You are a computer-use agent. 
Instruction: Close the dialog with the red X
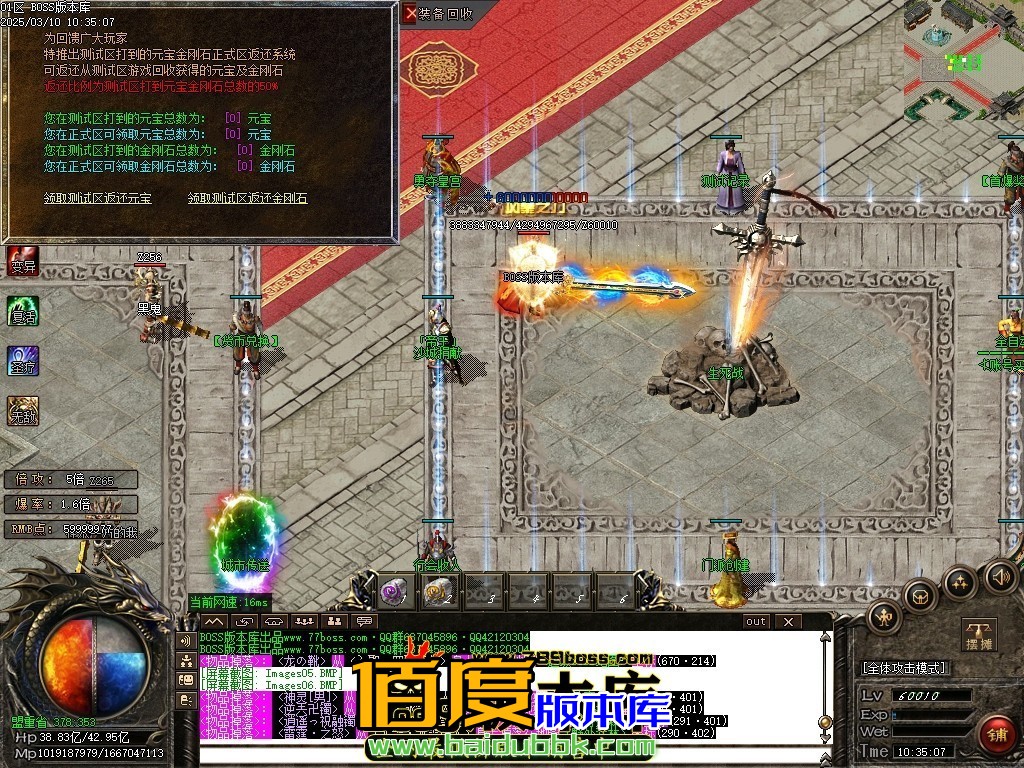(x=409, y=14)
